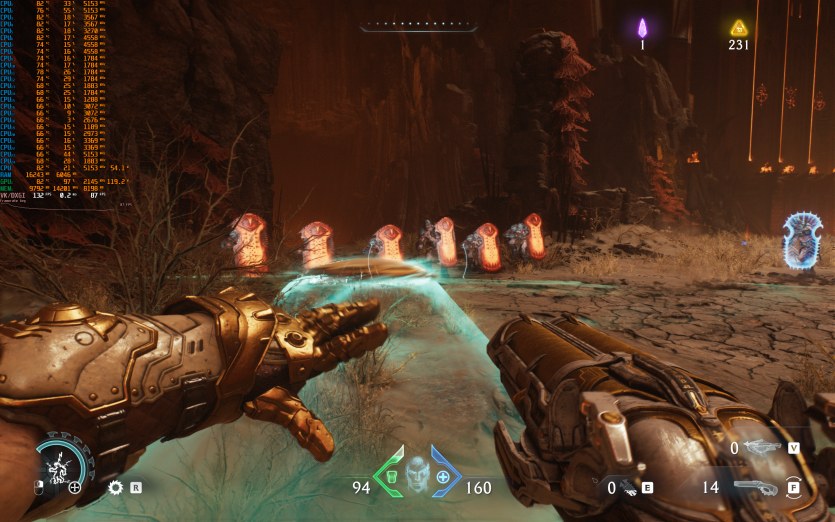Click the Slayer helmet portrait

coord(417,472)
